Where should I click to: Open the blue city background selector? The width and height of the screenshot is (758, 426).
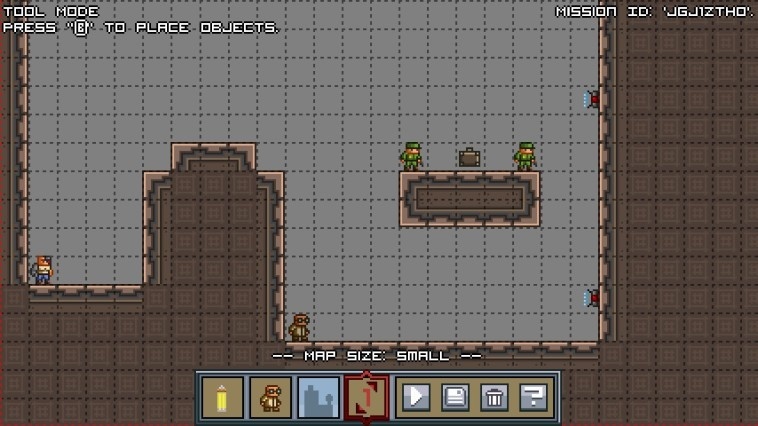pos(318,397)
